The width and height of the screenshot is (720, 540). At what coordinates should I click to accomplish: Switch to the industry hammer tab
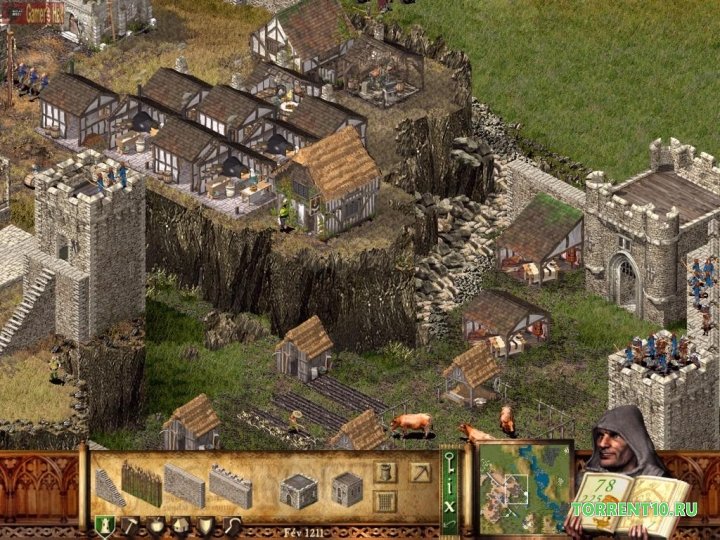tap(130, 525)
